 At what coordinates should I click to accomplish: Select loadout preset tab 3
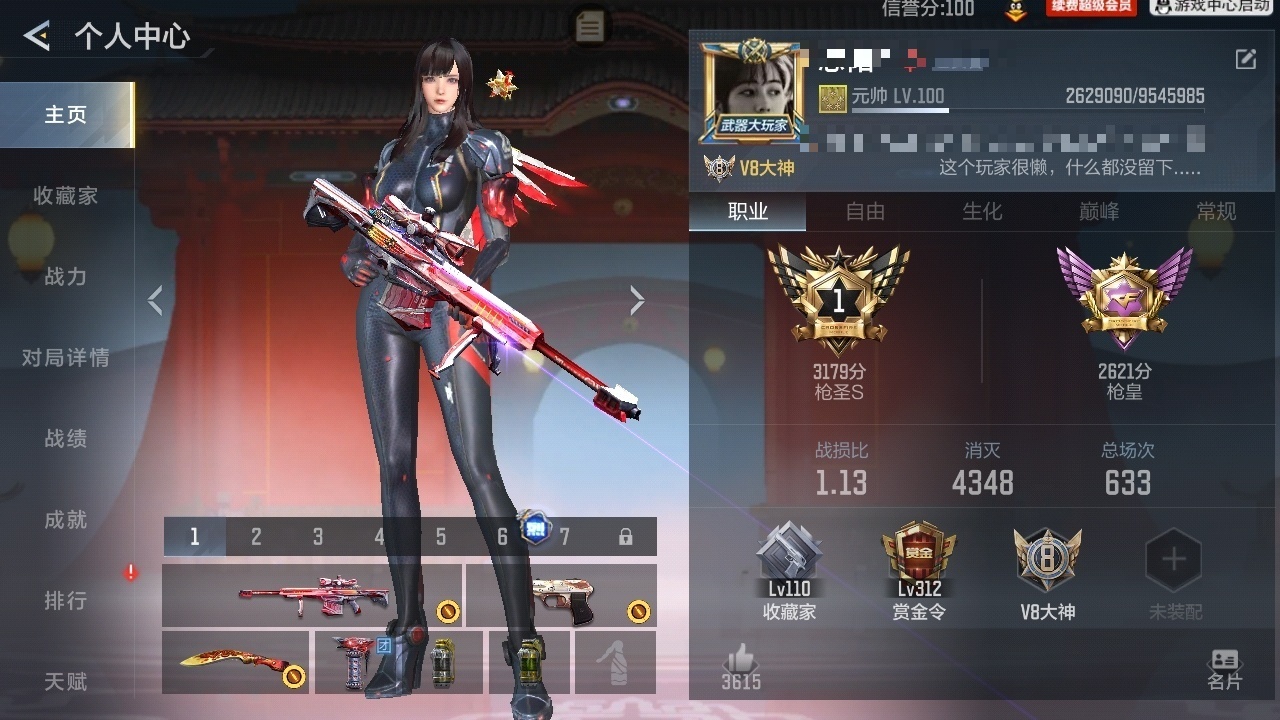pos(317,537)
